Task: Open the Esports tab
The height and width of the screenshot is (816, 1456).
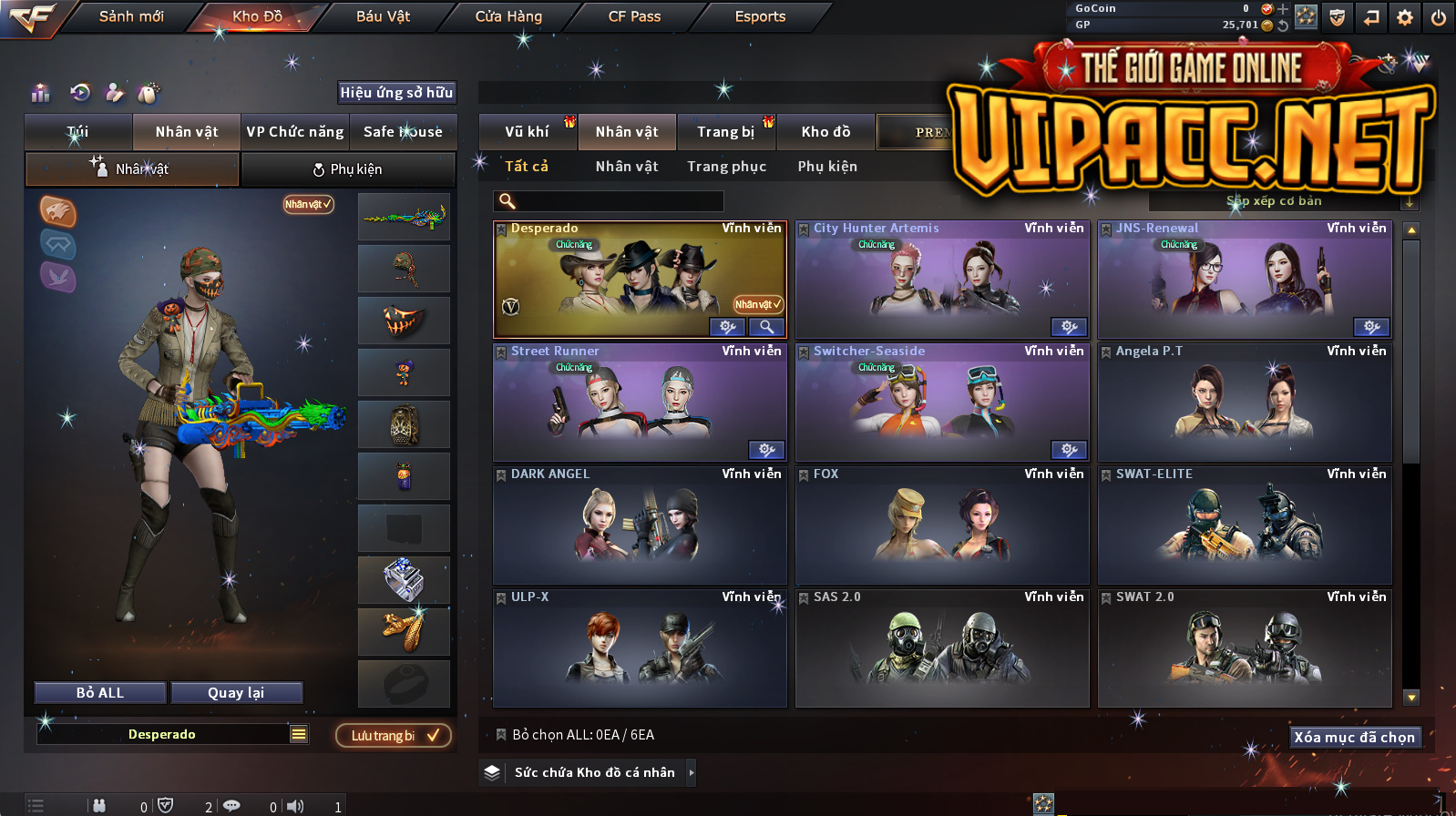Action: coord(760,16)
